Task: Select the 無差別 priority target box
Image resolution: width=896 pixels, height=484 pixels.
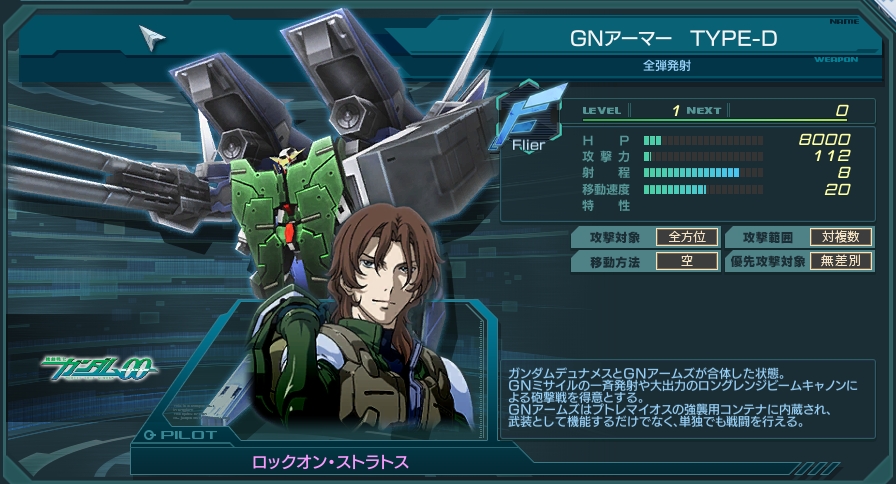Action: click(x=840, y=262)
